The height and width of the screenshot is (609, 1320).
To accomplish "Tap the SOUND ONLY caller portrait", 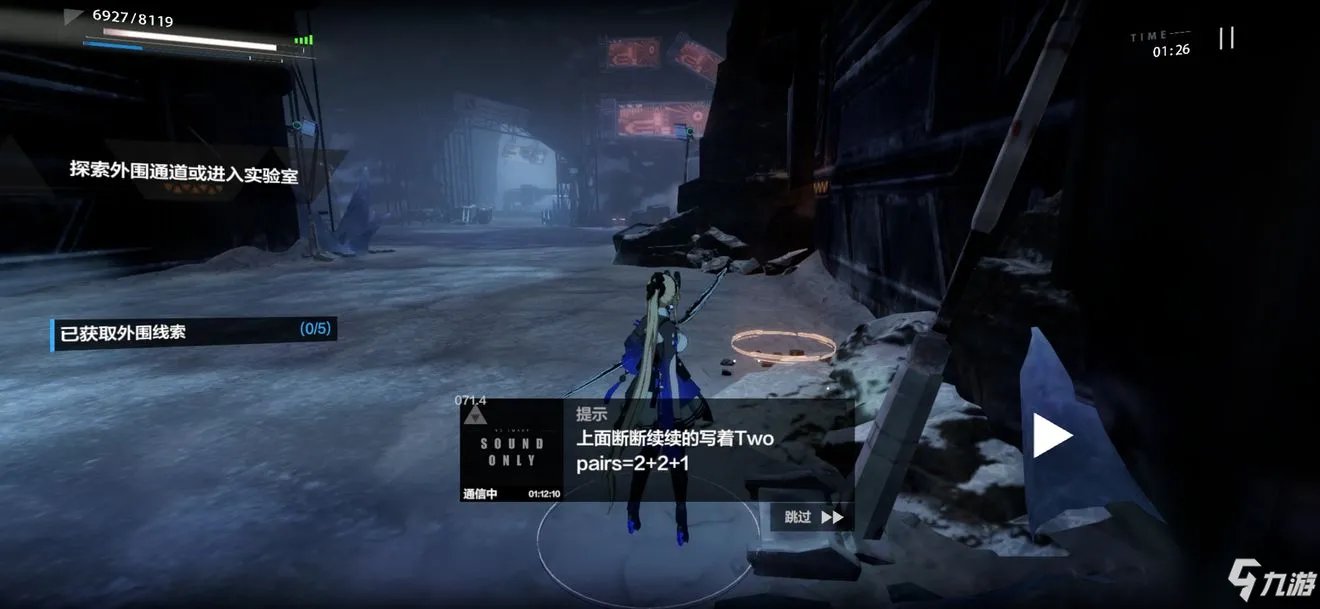I will [x=512, y=450].
